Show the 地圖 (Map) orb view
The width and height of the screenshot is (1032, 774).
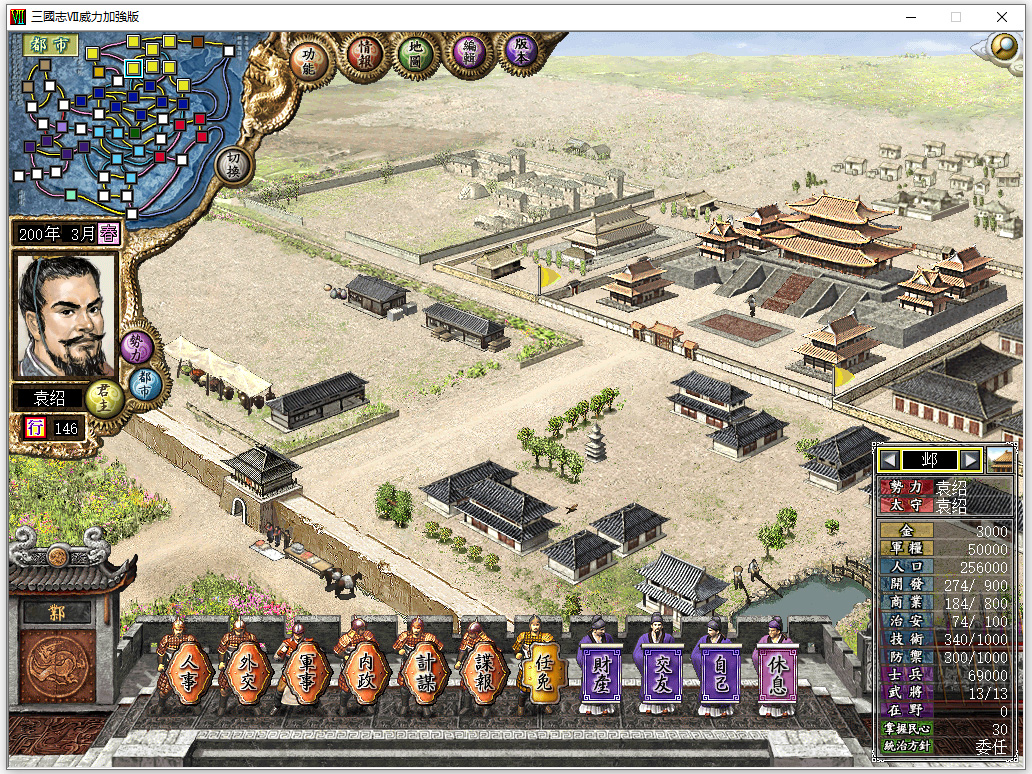click(415, 54)
